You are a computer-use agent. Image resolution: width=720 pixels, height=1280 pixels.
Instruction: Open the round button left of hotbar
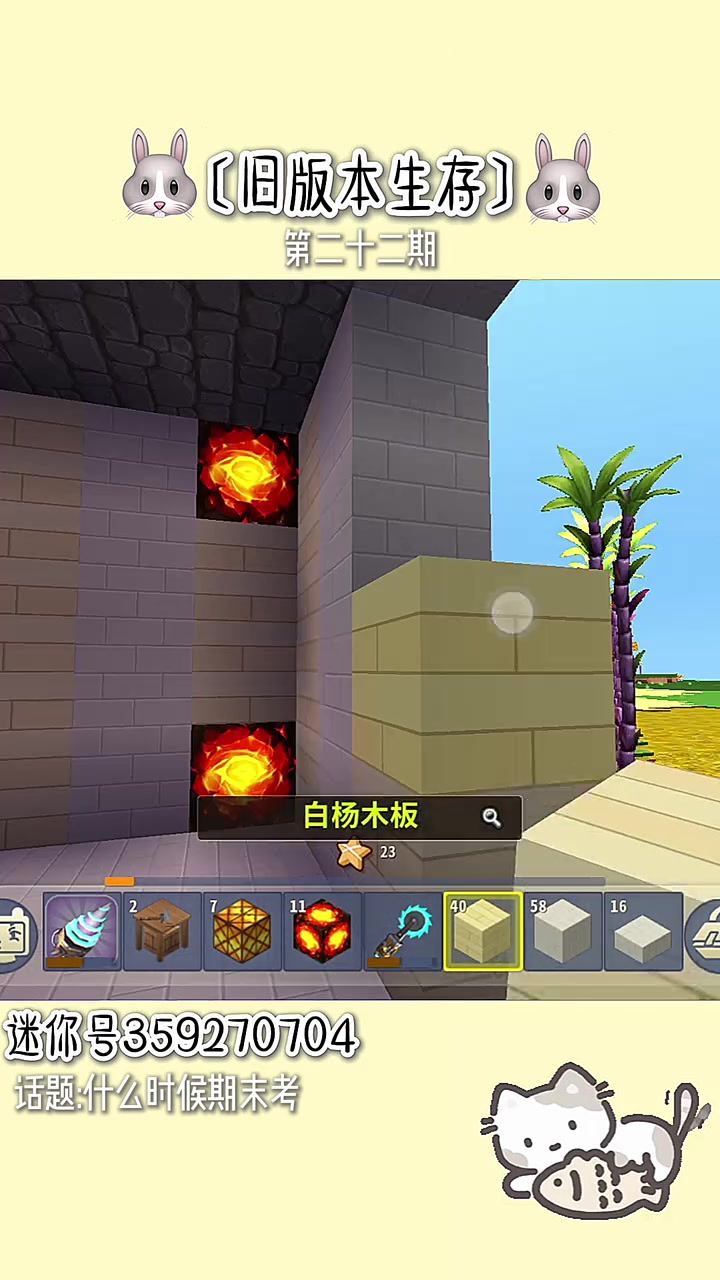click(x=14, y=935)
